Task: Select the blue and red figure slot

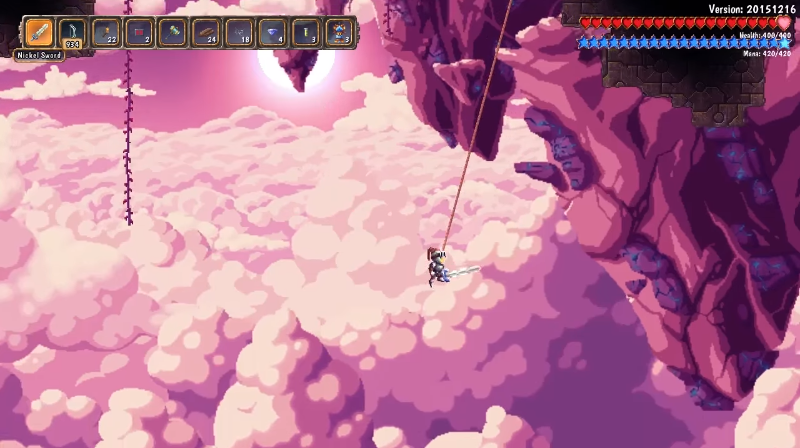Action: 340,32
